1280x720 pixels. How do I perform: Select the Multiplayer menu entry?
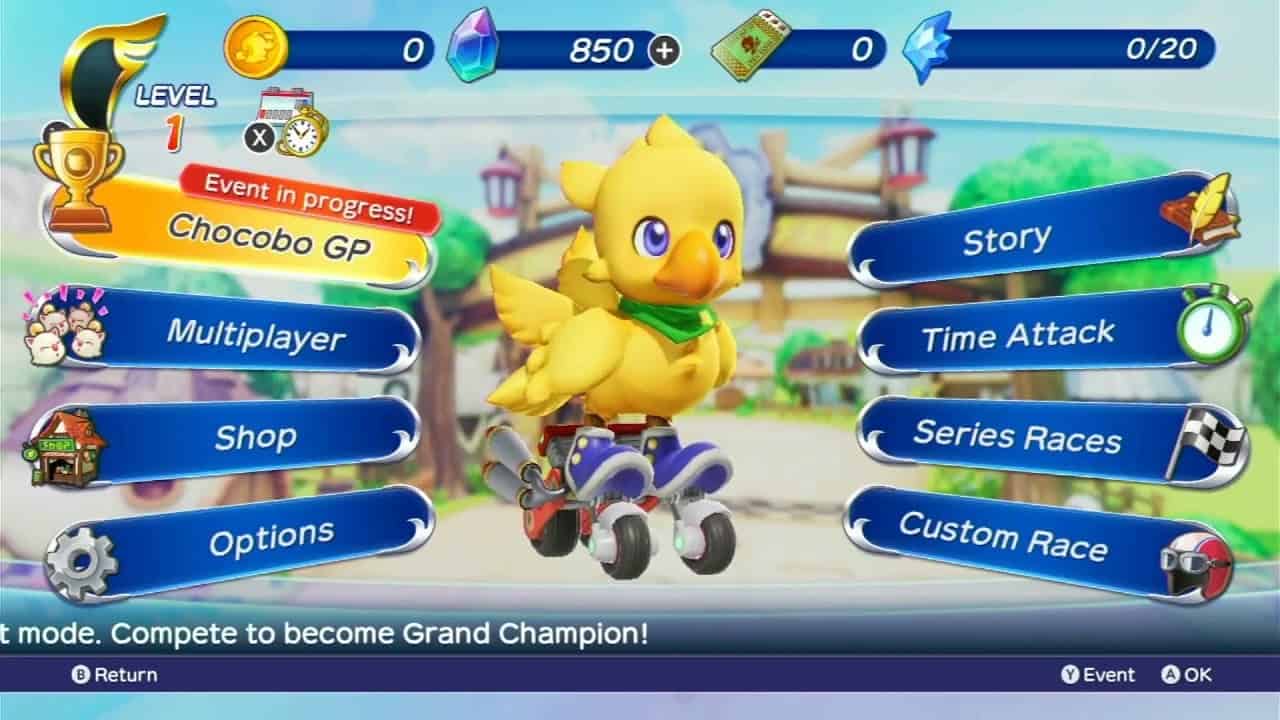coord(255,334)
